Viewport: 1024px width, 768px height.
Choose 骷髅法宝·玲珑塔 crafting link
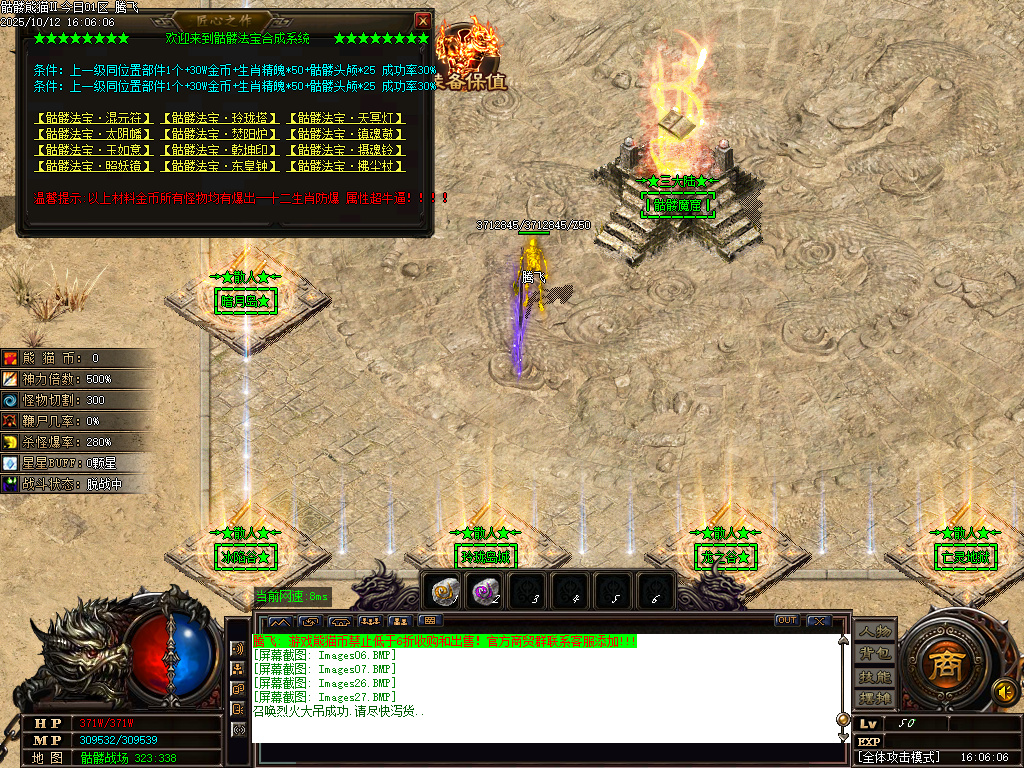(220, 118)
